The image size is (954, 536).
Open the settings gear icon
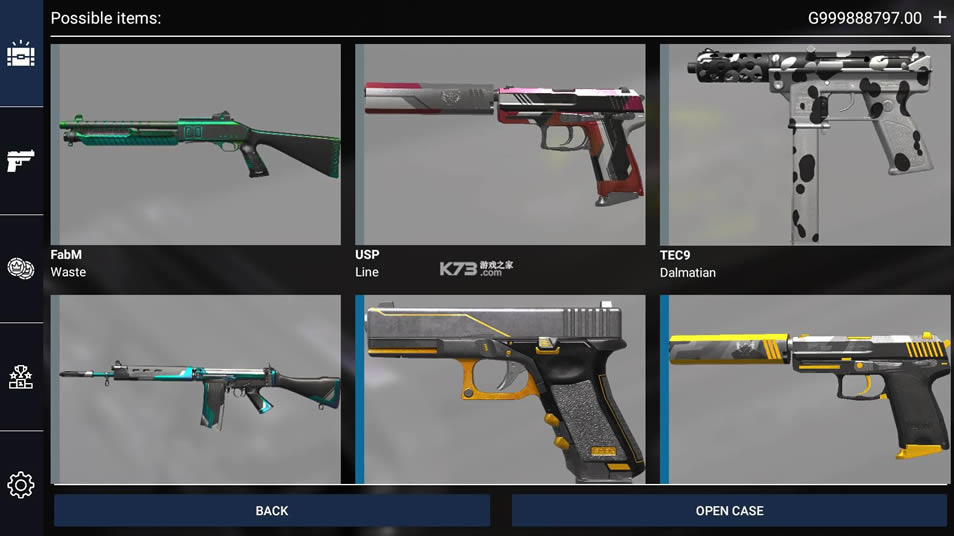coord(21,485)
